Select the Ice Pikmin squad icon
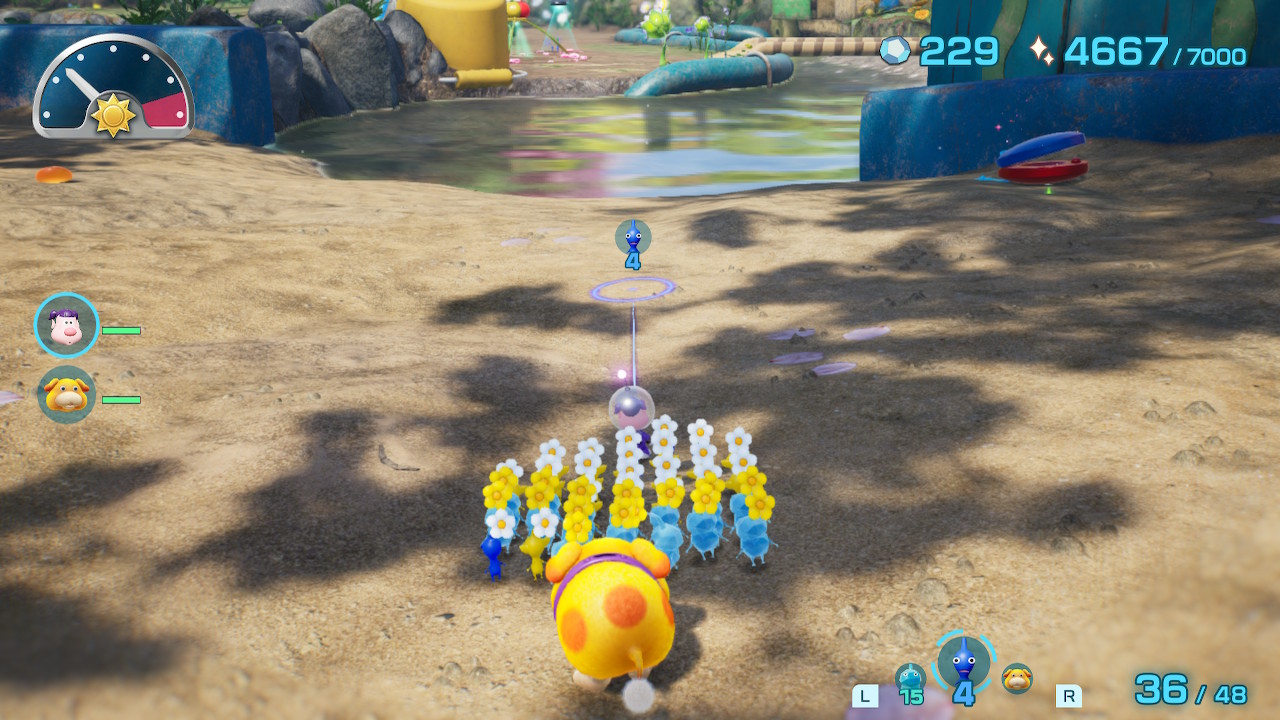1280x720 pixels. pos(910,678)
